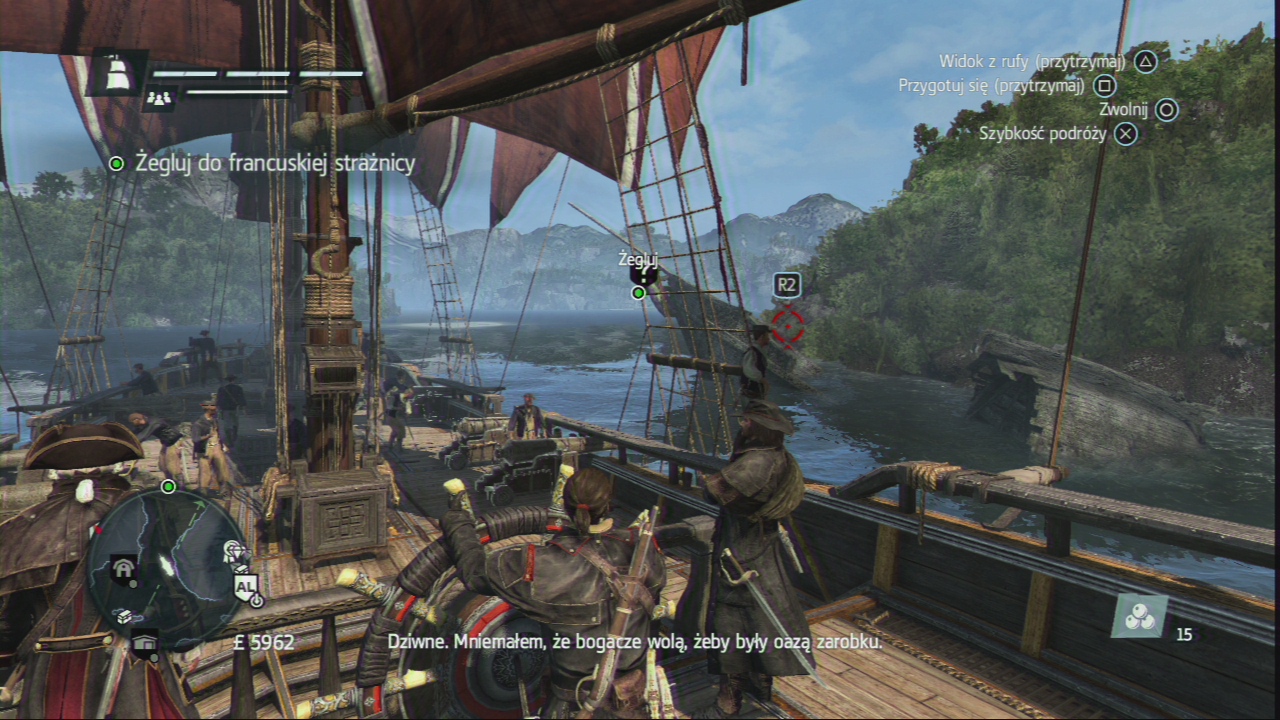Select the crew members icon
Viewport: 1280px width, 720px height.
(x=160, y=98)
